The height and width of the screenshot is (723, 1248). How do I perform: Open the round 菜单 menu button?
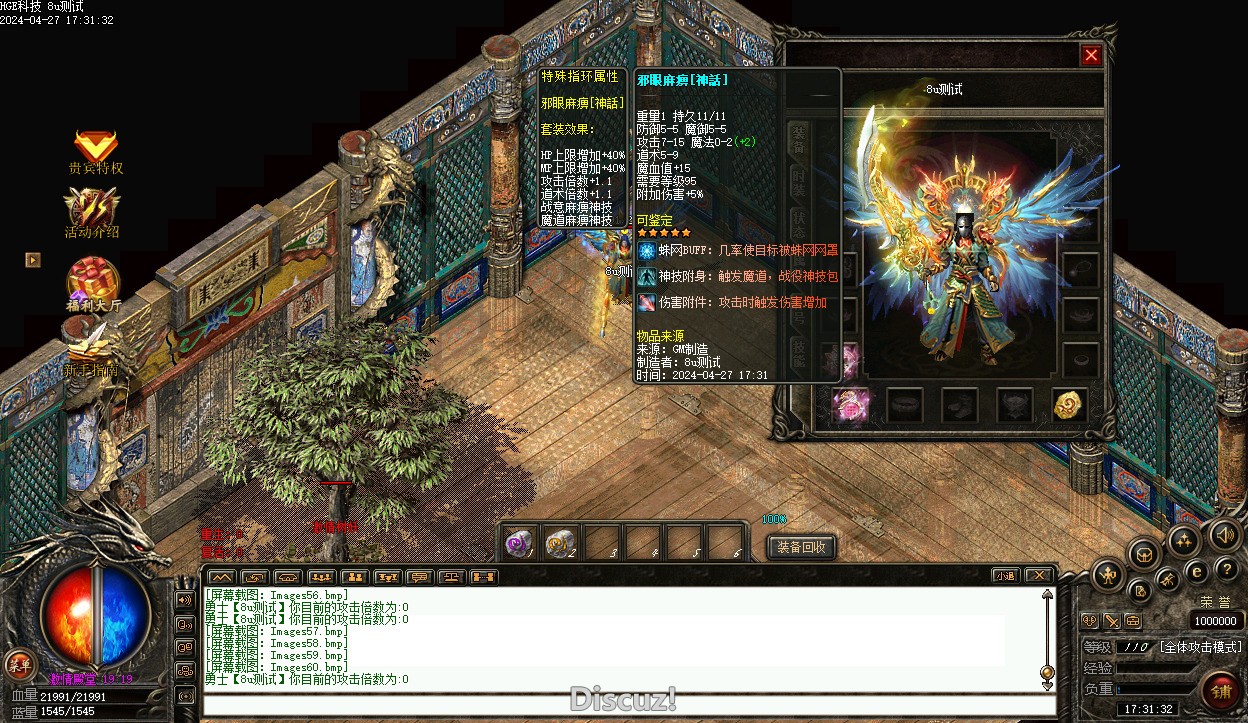[18, 663]
